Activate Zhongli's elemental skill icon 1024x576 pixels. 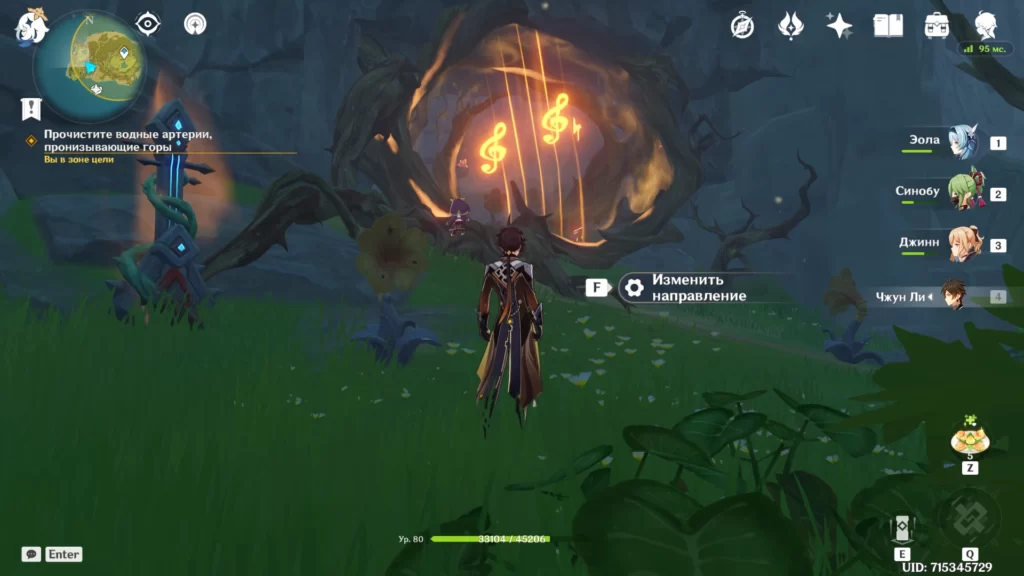coord(902,528)
